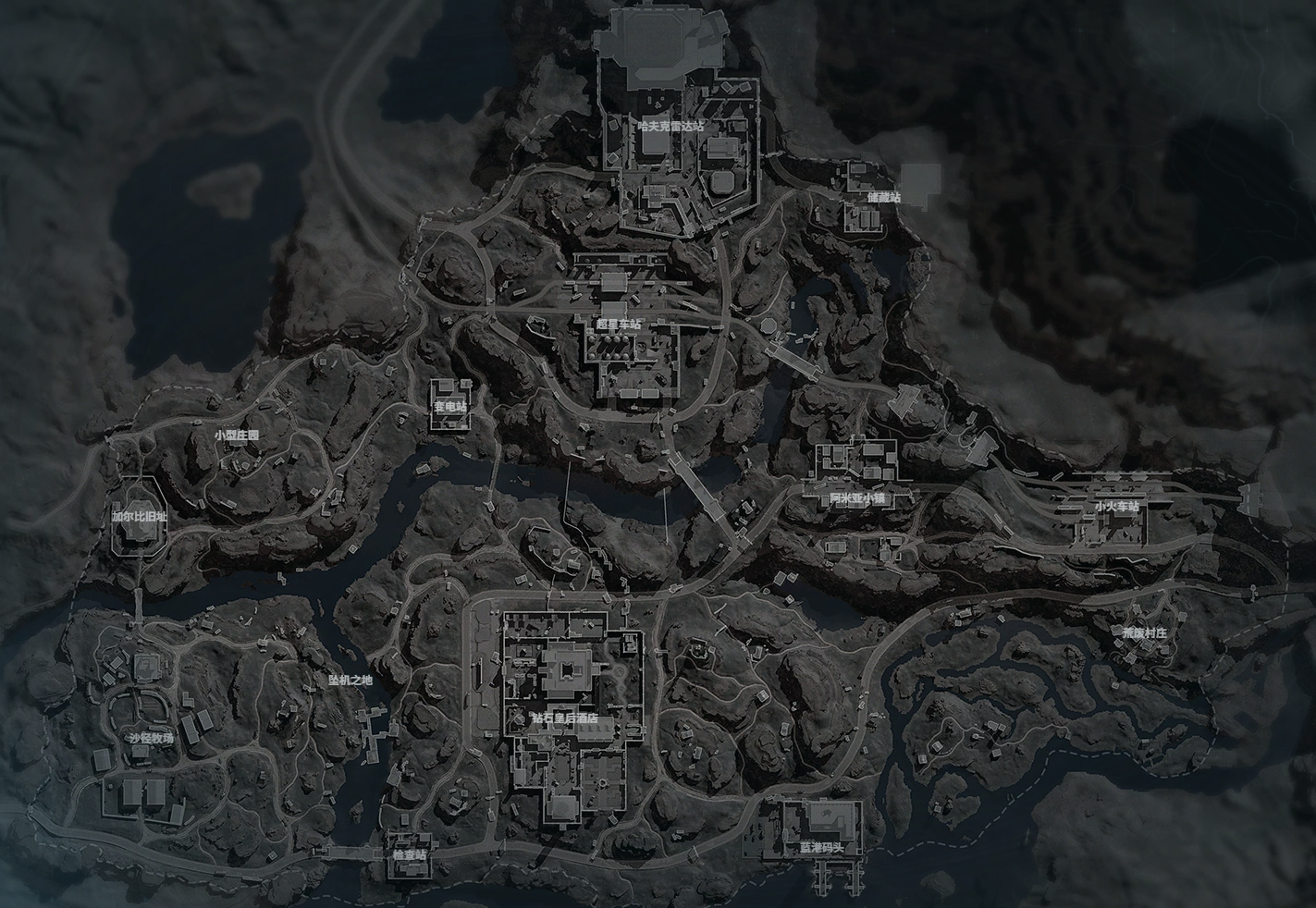Select the 哈夫克雷达站 location label
1316x908 pixels.
pyautogui.click(x=670, y=126)
